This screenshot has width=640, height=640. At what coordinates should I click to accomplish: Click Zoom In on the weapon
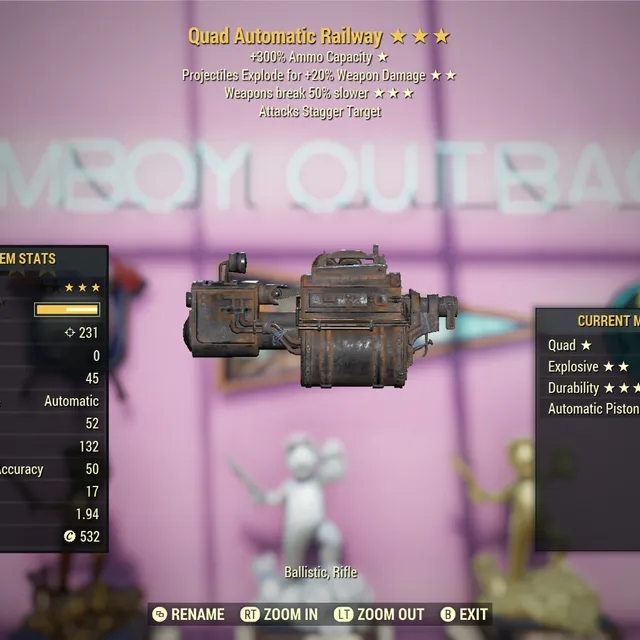[280, 614]
